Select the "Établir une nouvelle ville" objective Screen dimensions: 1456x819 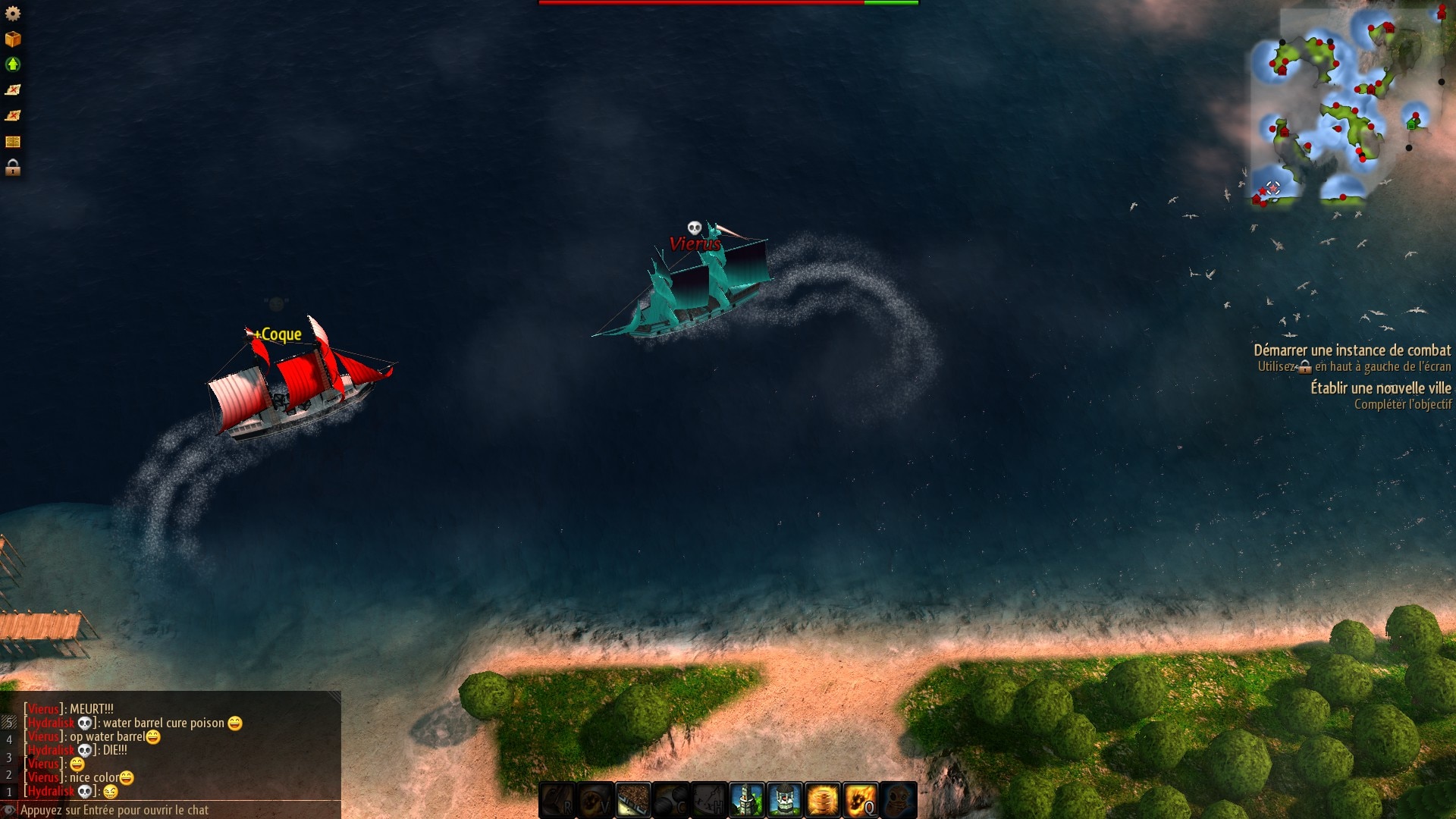(1380, 388)
